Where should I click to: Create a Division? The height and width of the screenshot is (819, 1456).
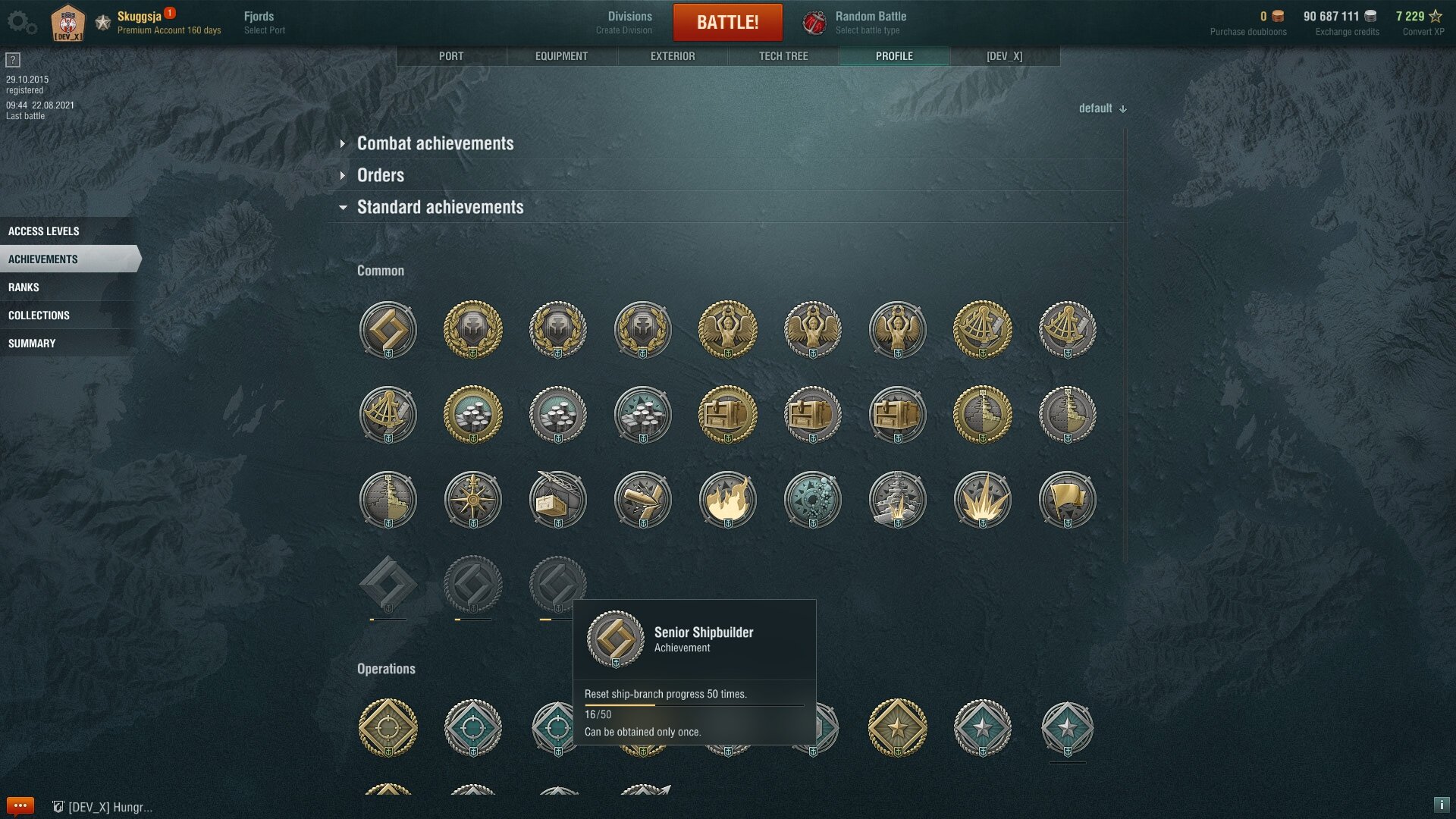(628, 22)
